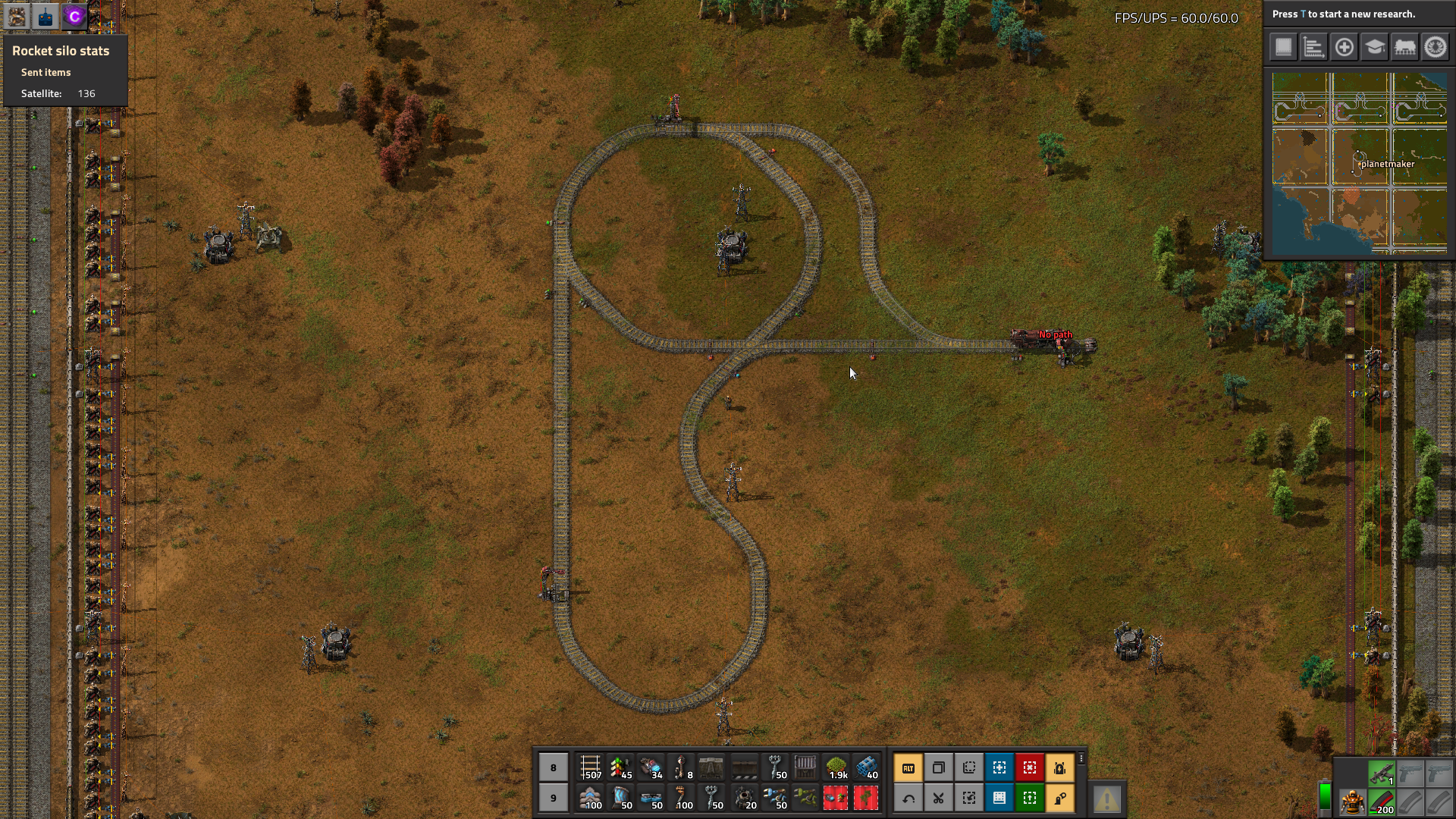Toggle the personal roboport shortcut
Screen dimensions: 1456x819
click(x=1060, y=767)
